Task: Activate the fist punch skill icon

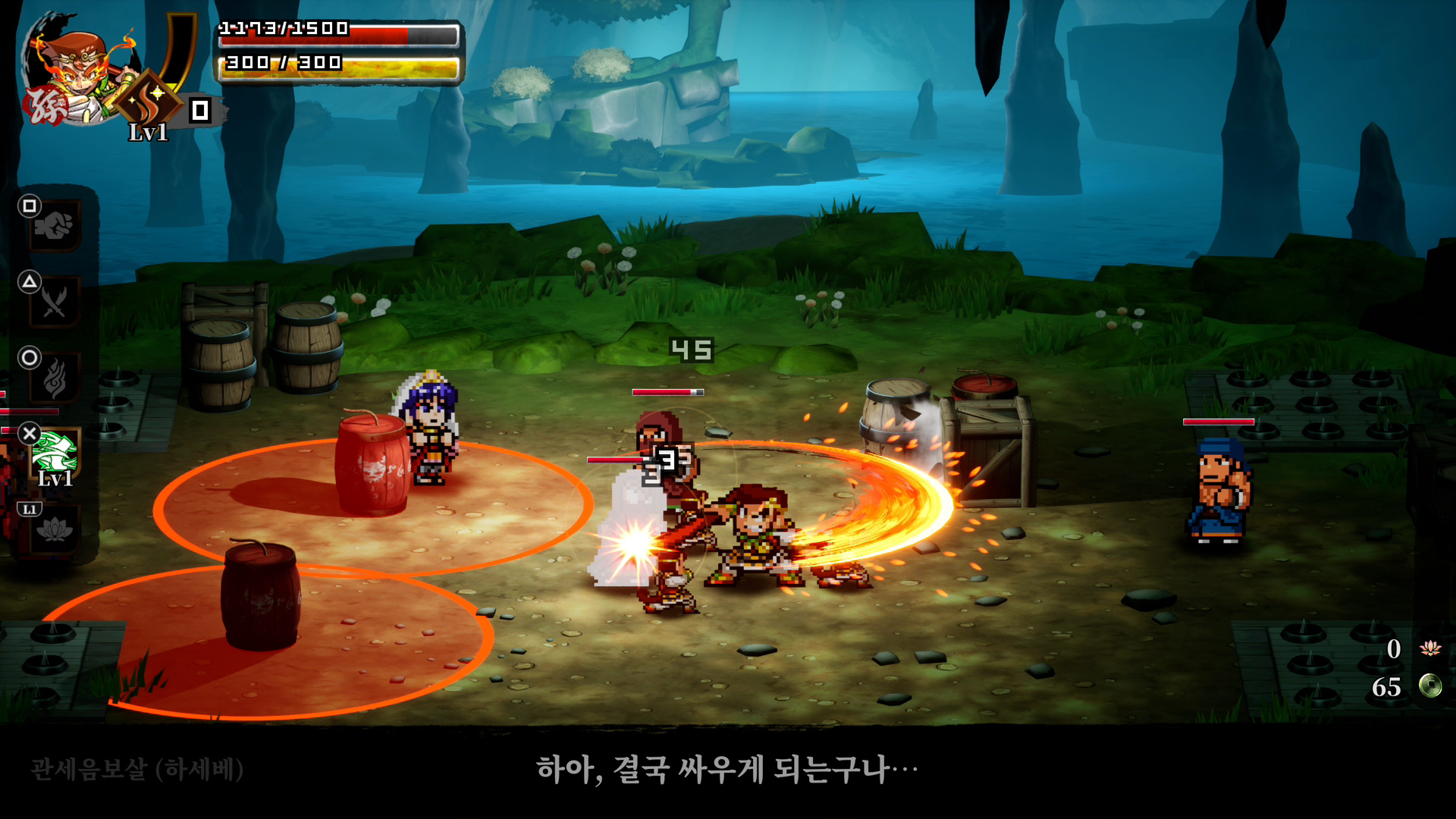Action: tap(54, 226)
